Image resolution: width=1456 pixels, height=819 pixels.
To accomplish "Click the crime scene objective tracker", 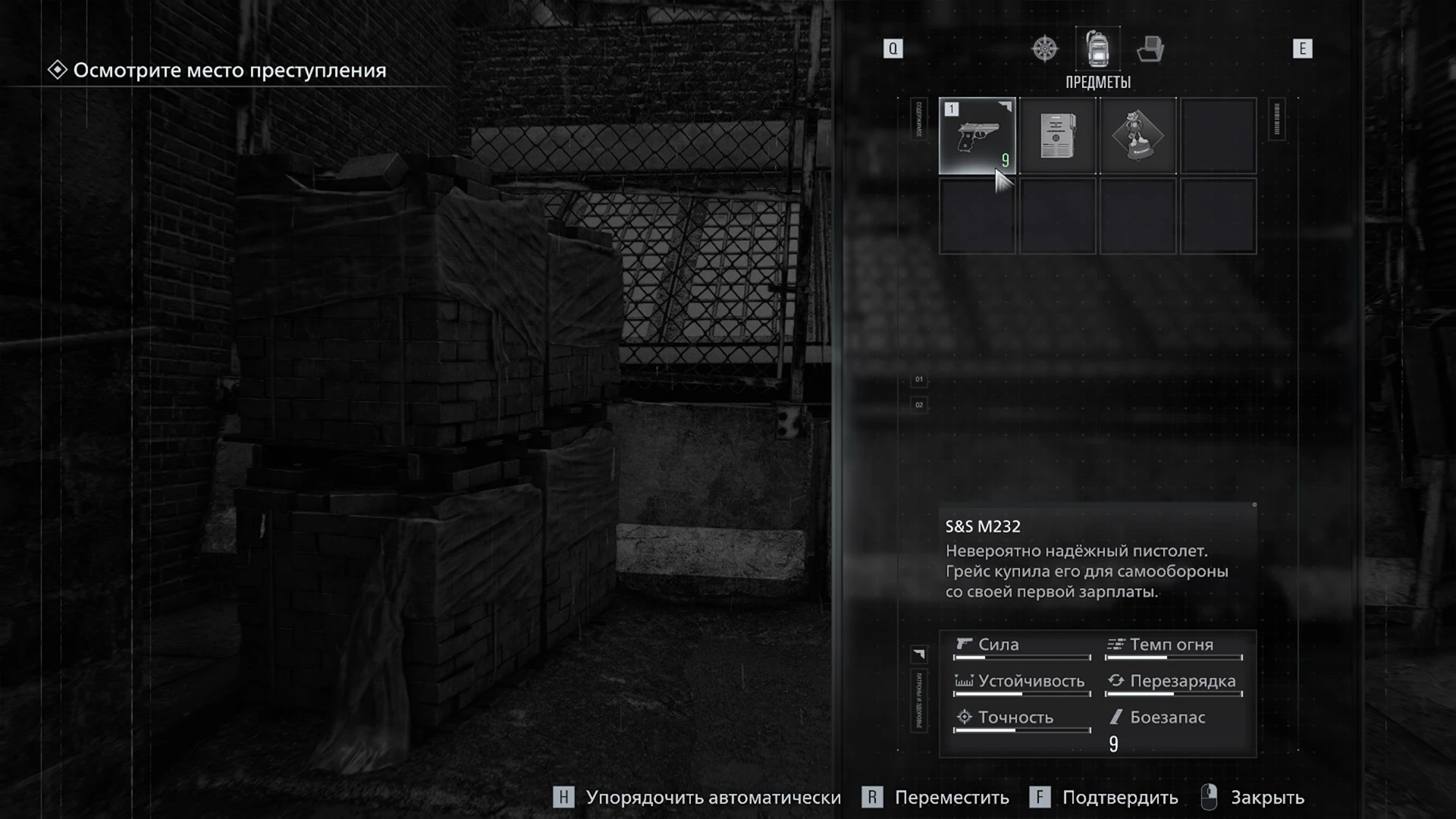I will pos(229,71).
